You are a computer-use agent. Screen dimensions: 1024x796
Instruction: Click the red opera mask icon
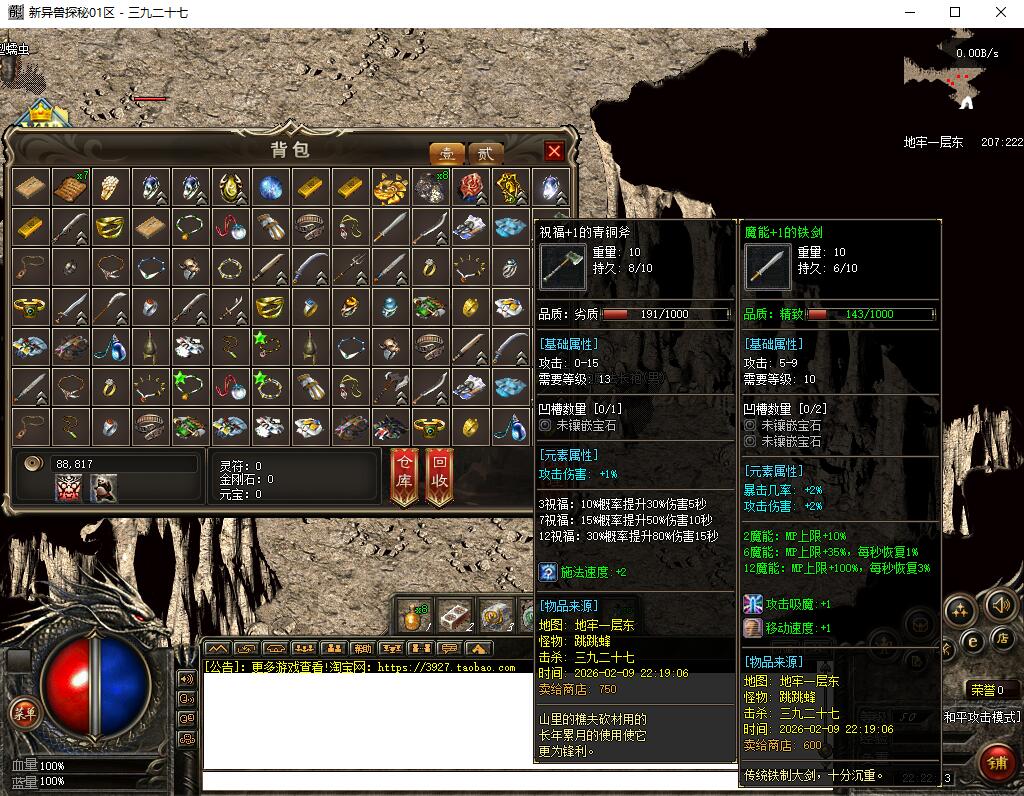[x=69, y=487]
